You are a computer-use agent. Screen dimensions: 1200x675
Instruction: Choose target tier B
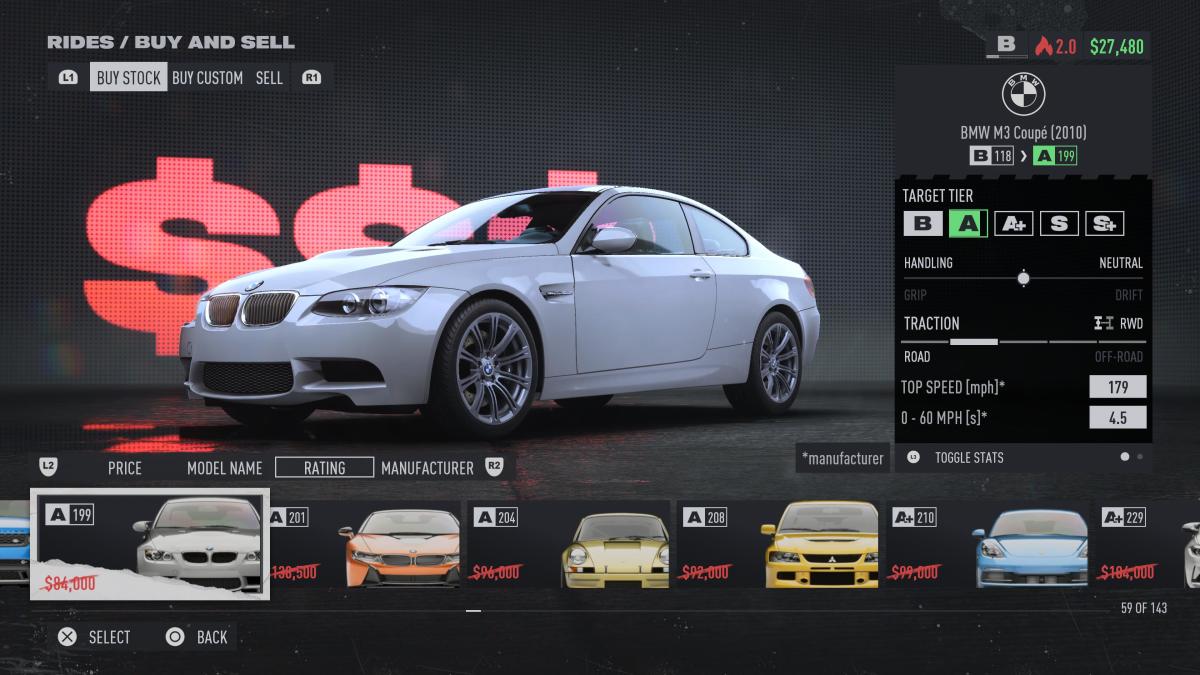coord(922,223)
